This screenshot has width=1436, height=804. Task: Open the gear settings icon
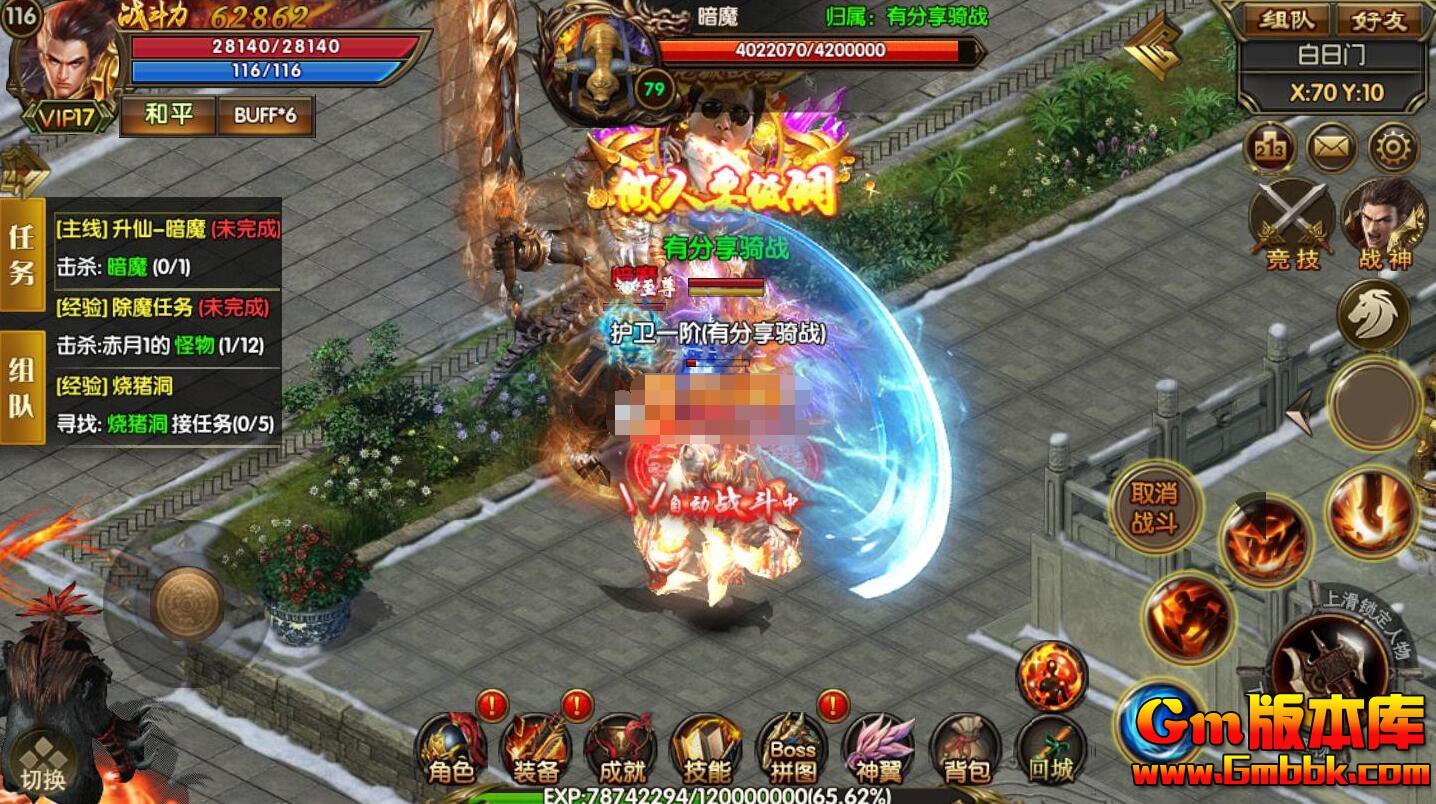pos(1392,149)
